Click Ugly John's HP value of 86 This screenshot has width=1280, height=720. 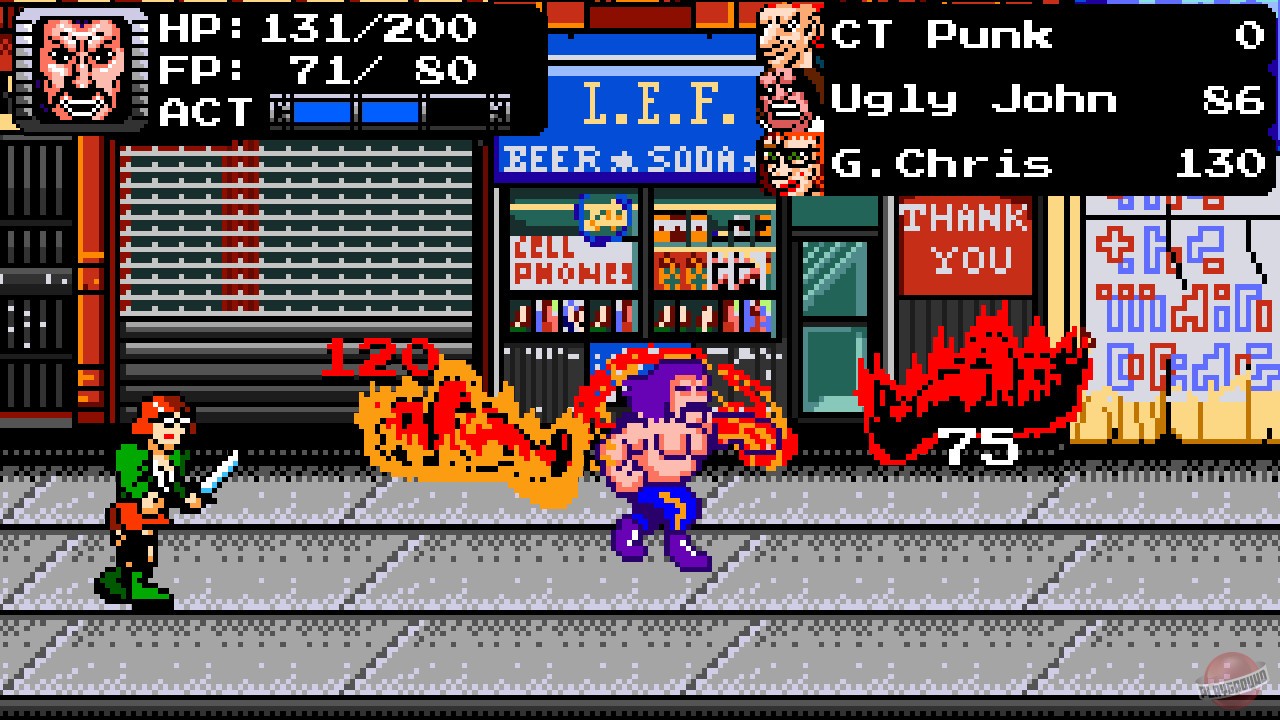1232,99
